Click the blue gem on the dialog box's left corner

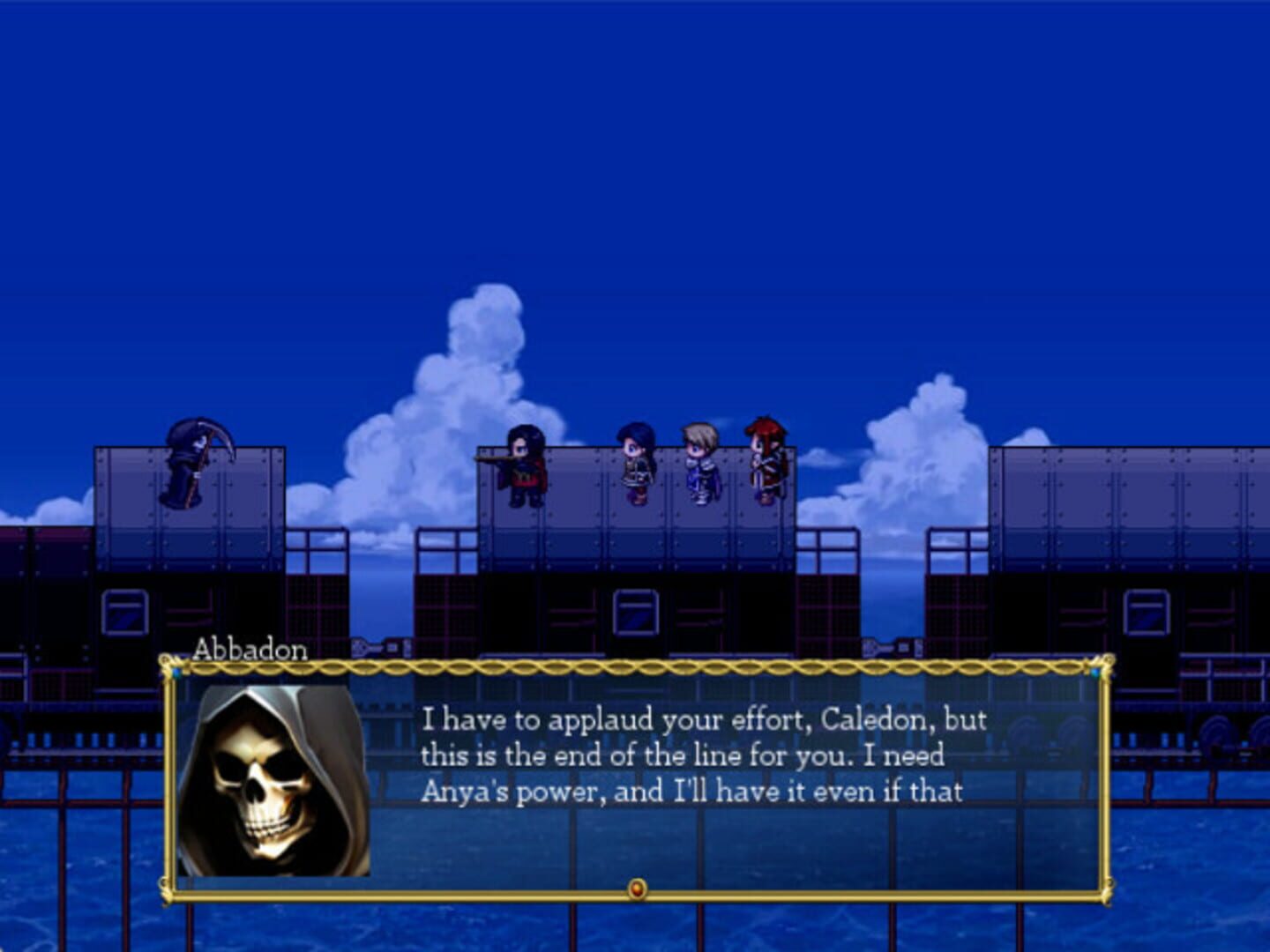pyautogui.click(x=175, y=673)
